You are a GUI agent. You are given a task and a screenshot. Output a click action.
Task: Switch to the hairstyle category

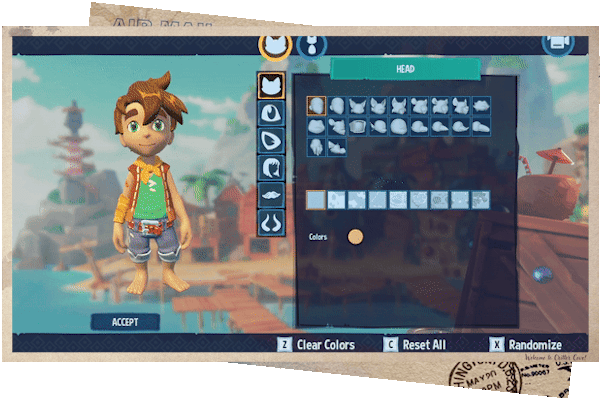[x=270, y=168]
